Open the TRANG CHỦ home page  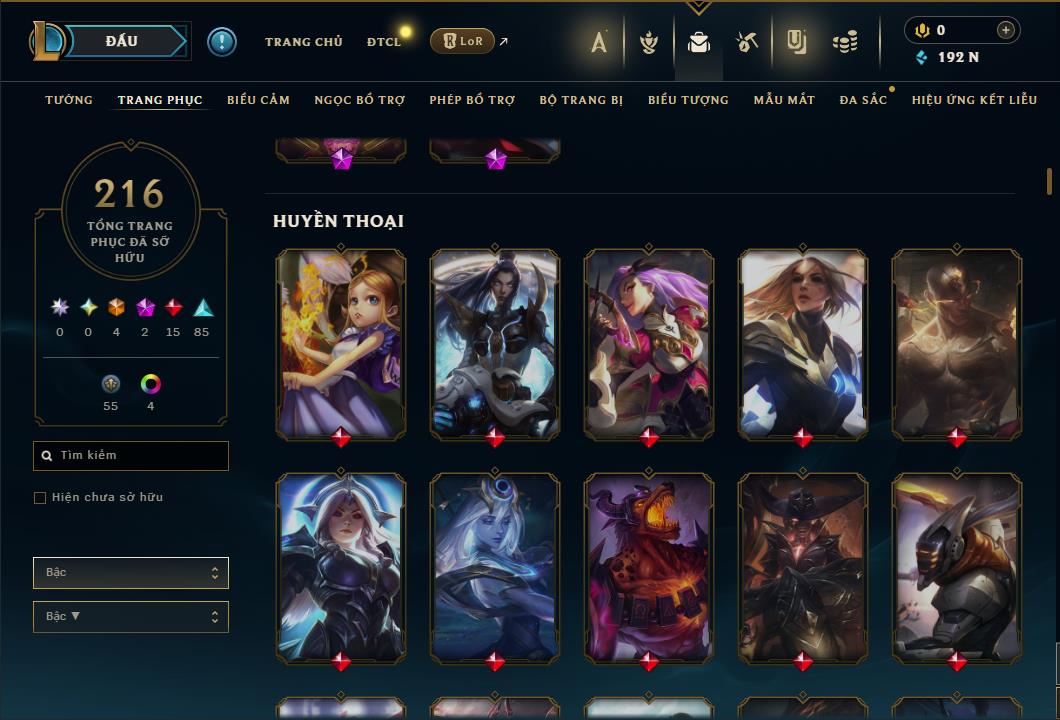(x=303, y=42)
